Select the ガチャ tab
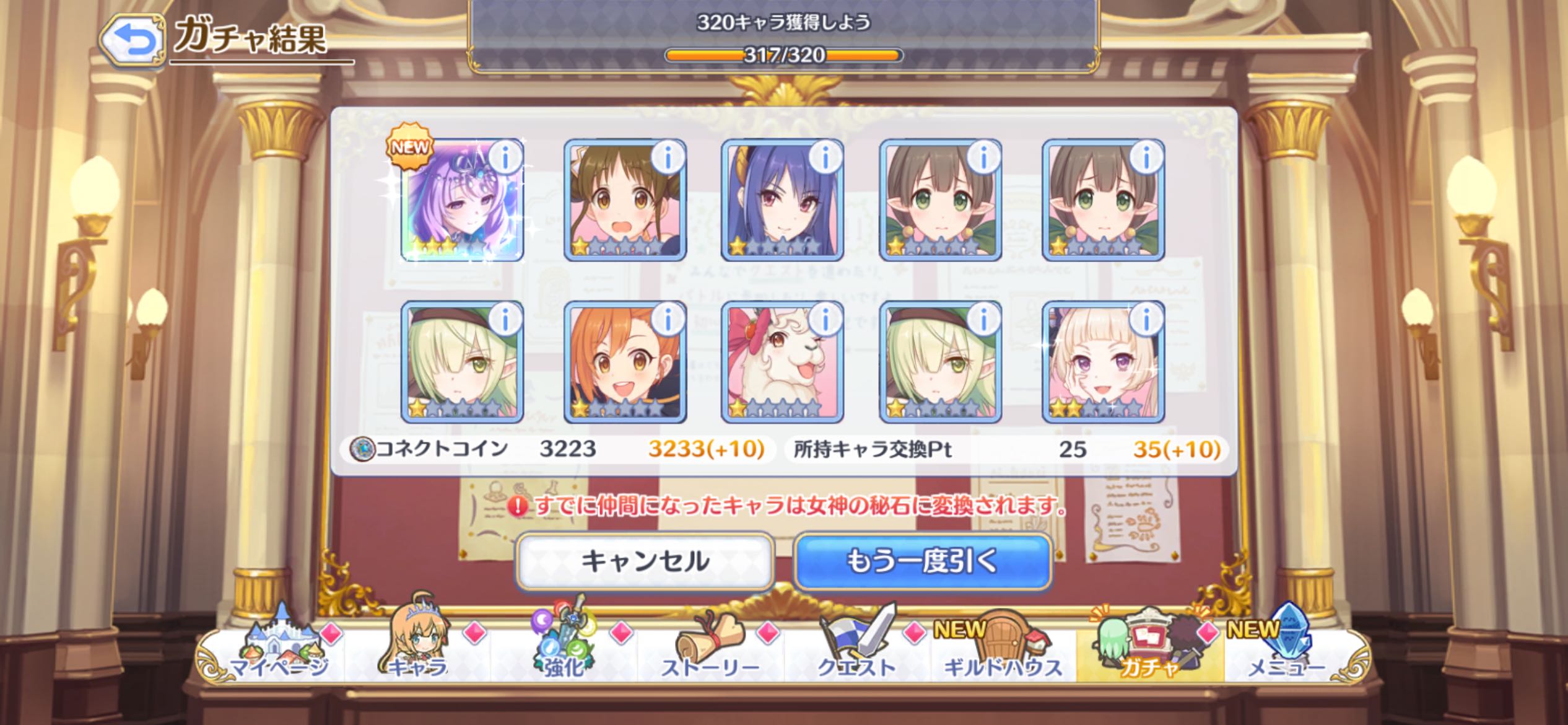Image resolution: width=1568 pixels, height=725 pixels. (1149, 648)
